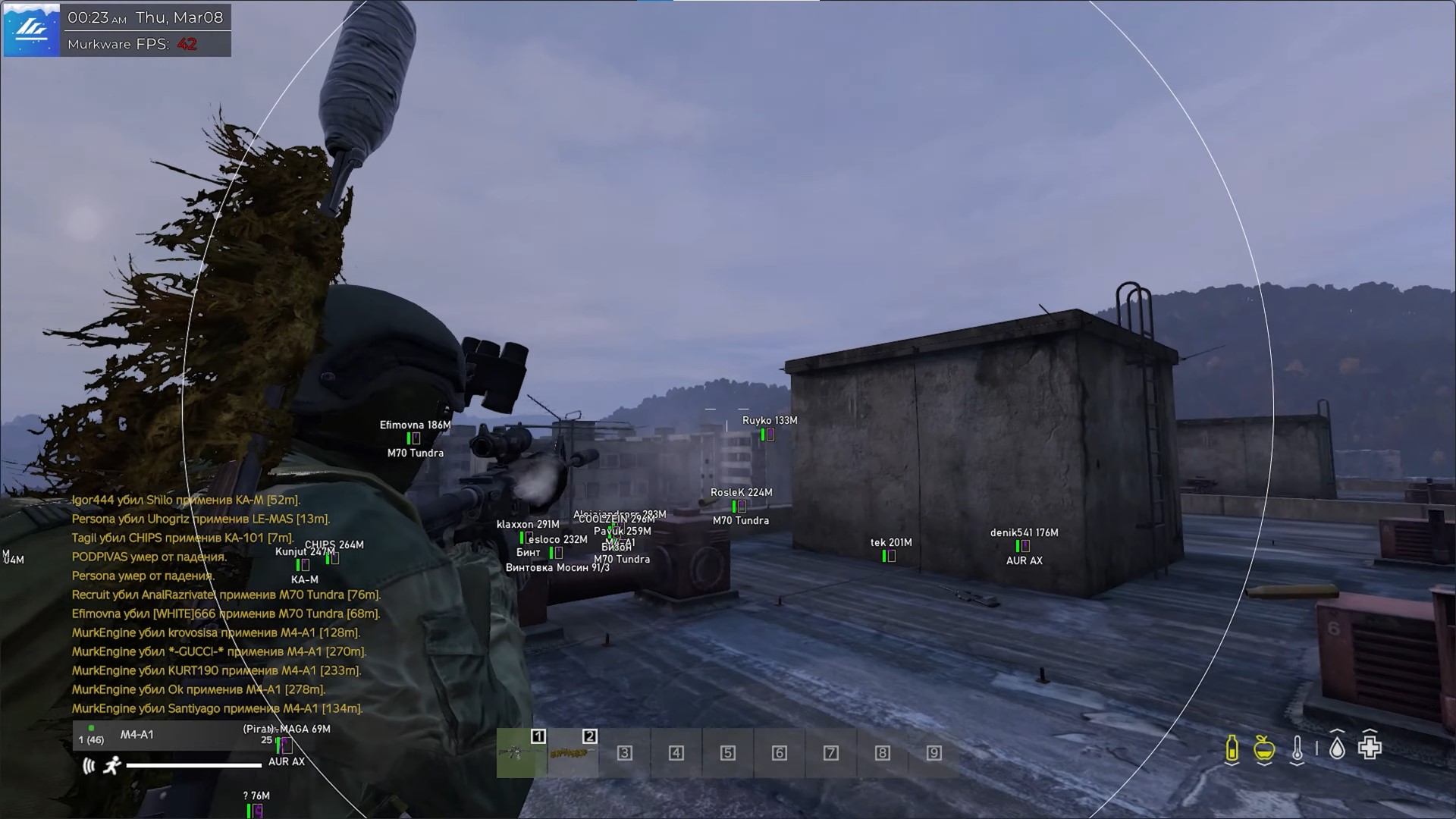Toggle hotbar slot 1 with the M4 rifle
The width and height of the screenshot is (1456, 819).
[520, 753]
